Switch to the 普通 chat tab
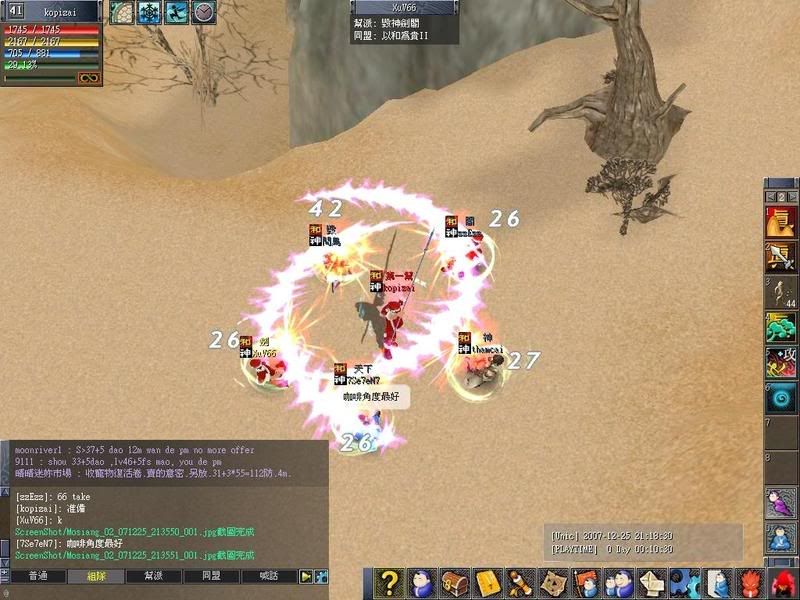 pyautogui.click(x=39, y=577)
